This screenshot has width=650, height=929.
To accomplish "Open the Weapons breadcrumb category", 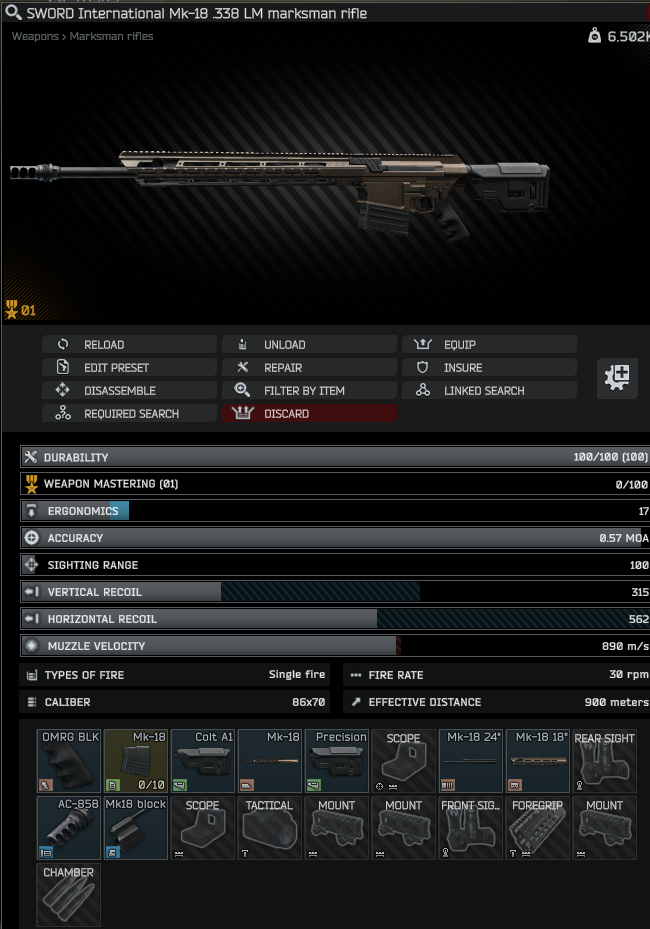I will click(35, 36).
